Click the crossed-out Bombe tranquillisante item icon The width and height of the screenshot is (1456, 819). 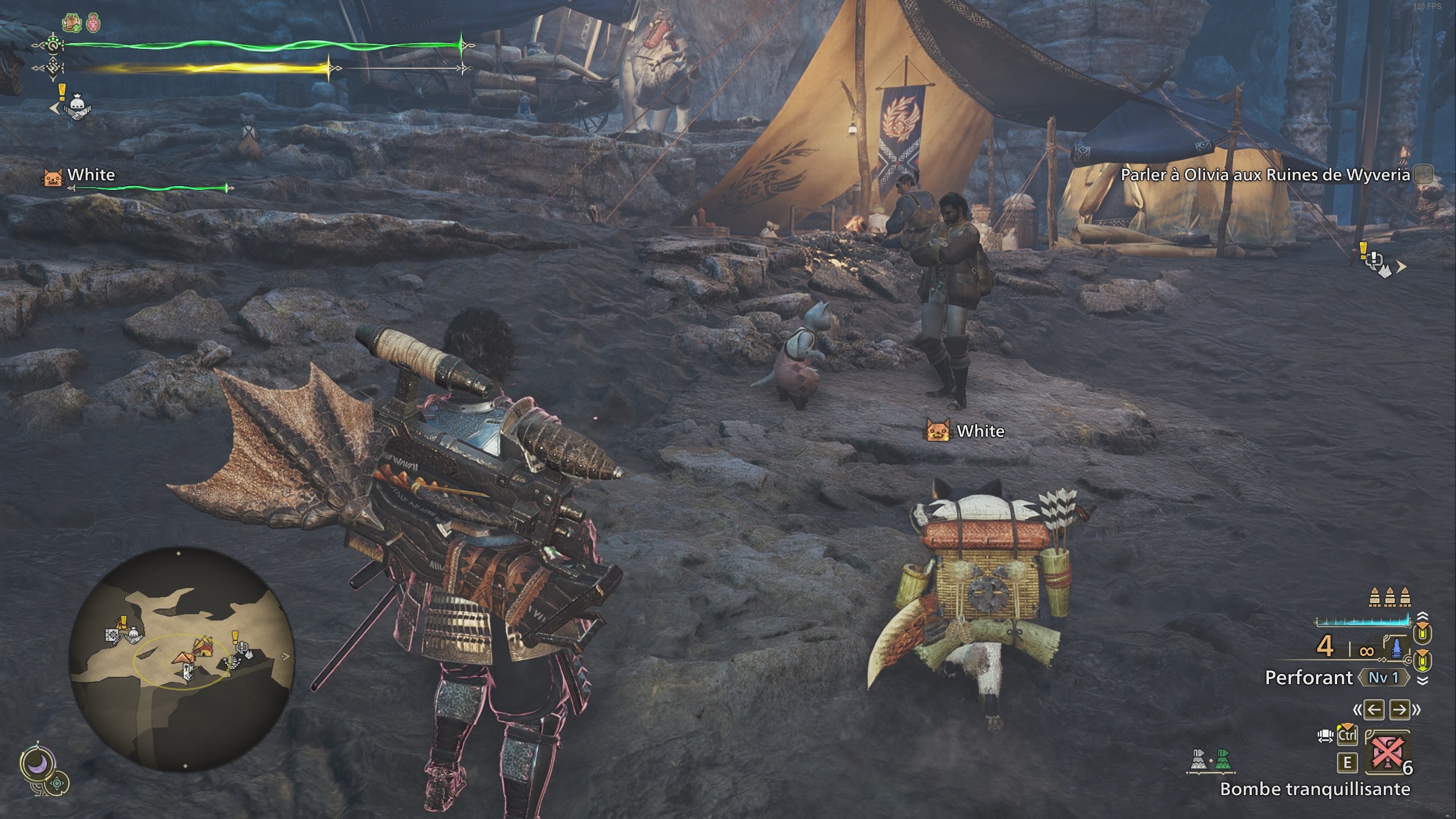click(1388, 753)
